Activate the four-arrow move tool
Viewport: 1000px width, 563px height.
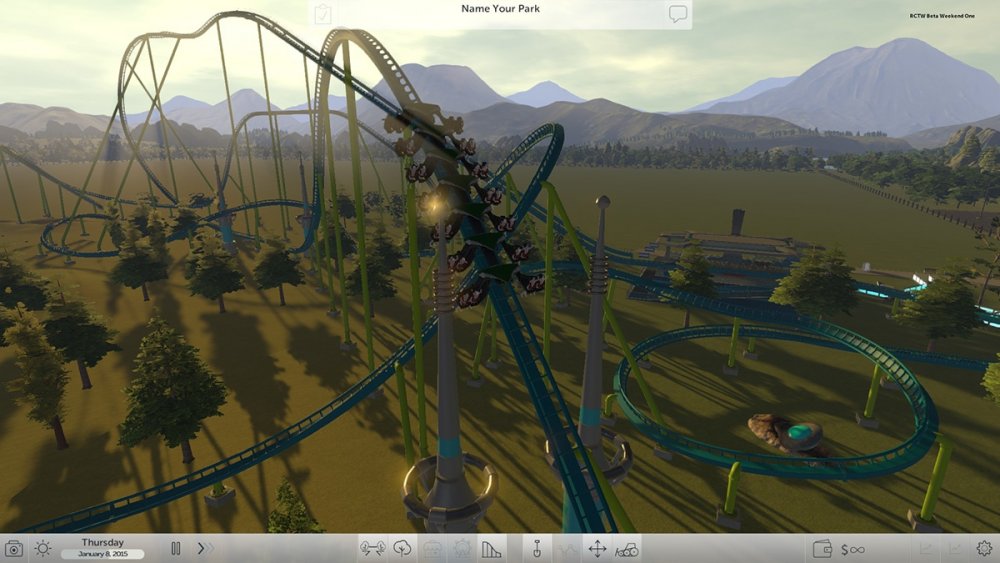pos(597,548)
